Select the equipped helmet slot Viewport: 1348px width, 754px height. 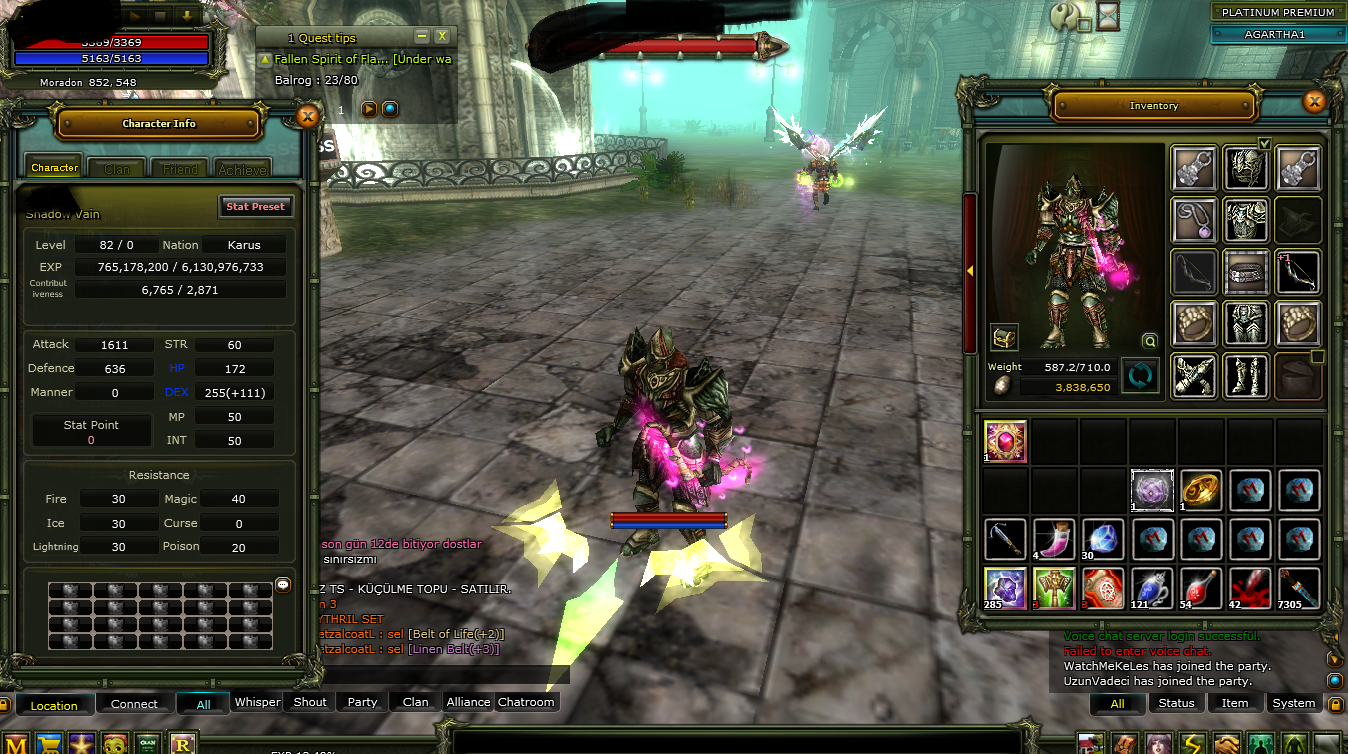click(x=1246, y=168)
